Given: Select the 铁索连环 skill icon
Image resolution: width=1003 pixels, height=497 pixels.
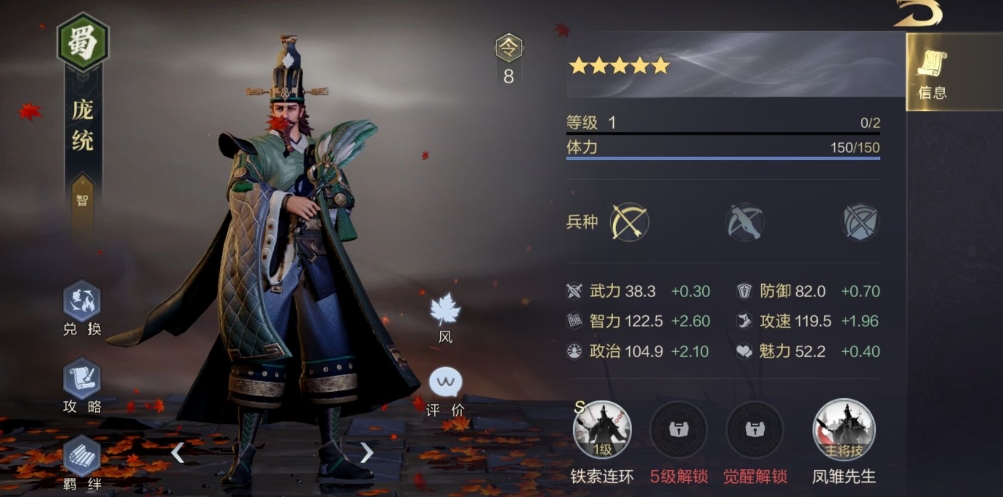Looking at the screenshot, I should tap(602, 431).
